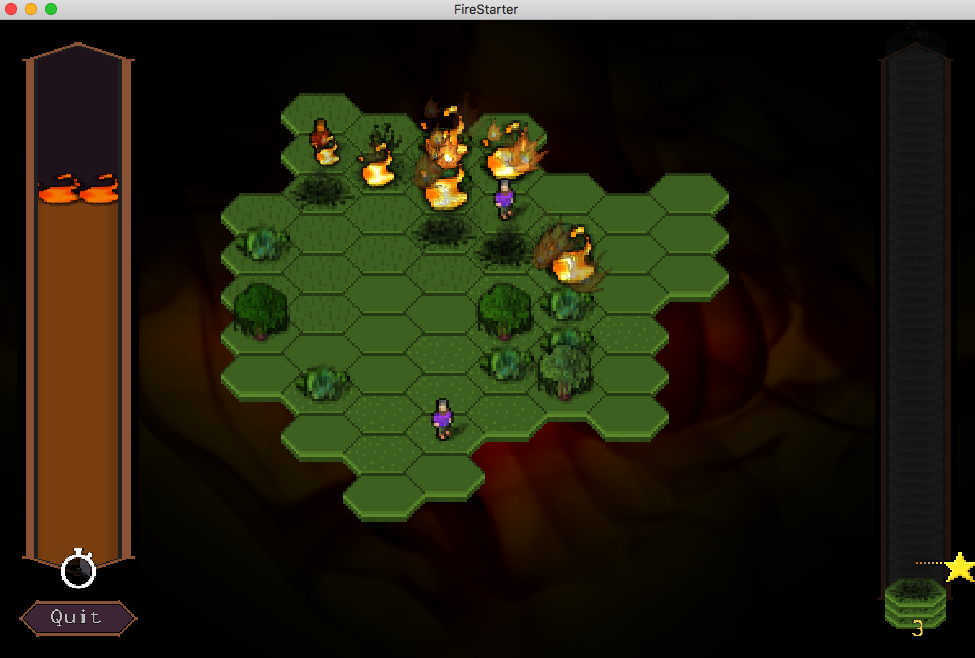Viewport: 975px width, 658px height.
Task: Close the FireStarter window
Action: pos(11,9)
